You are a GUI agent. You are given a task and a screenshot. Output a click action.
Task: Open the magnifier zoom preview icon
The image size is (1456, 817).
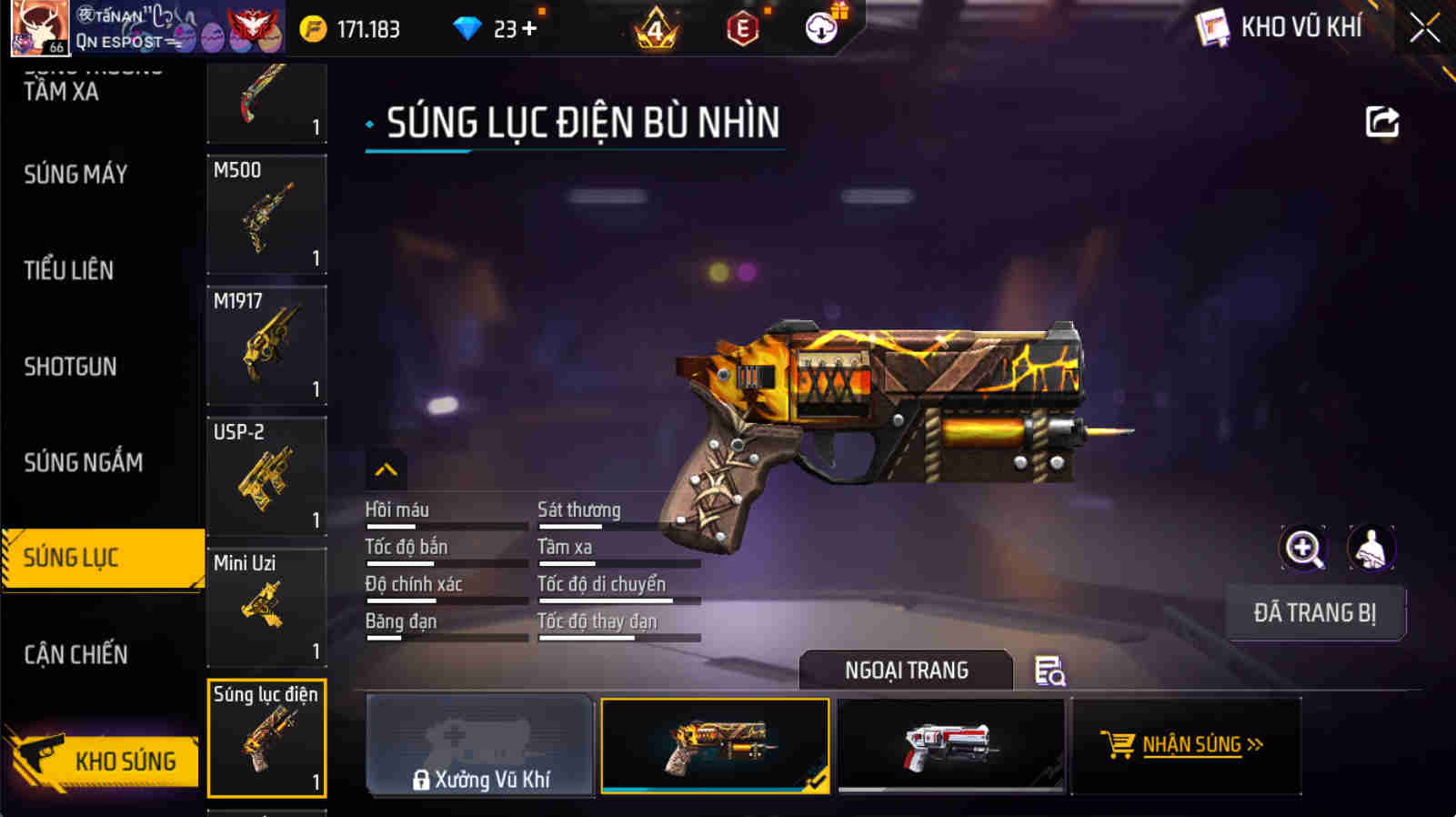click(x=1303, y=550)
